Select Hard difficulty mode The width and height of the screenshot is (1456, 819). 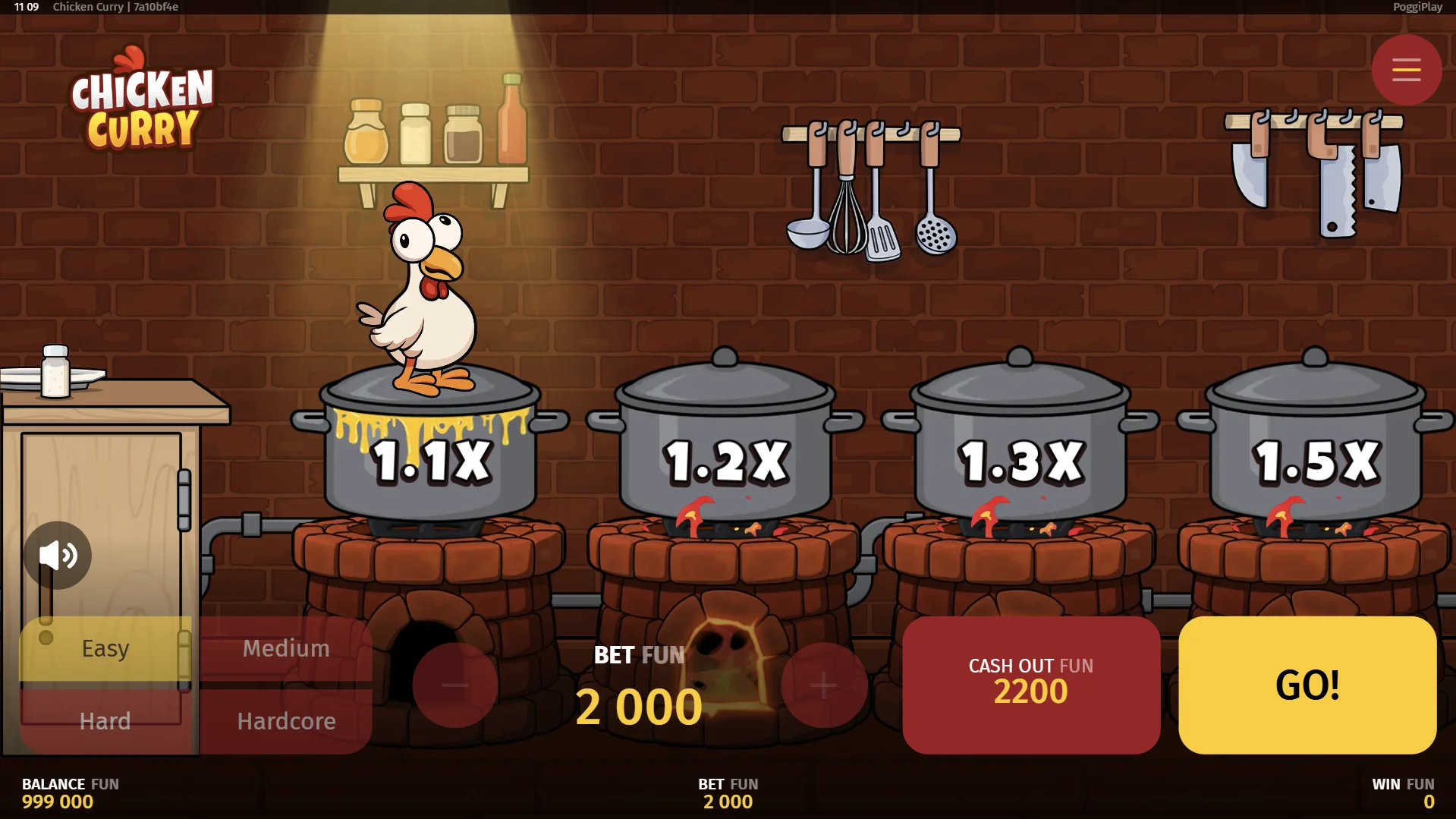pyautogui.click(x=105, y=721)
